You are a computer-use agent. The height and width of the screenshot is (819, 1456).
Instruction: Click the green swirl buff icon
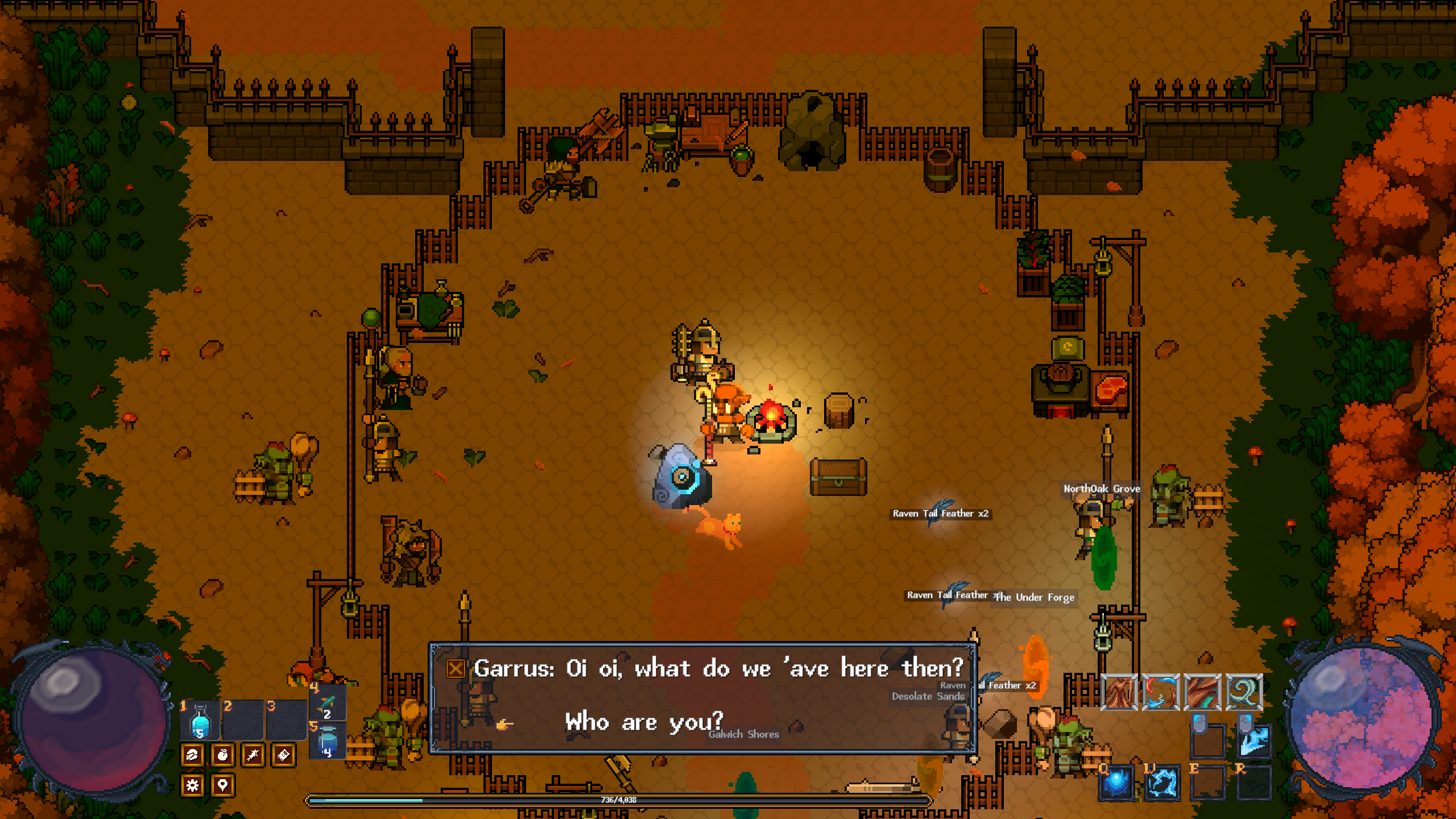(1244, 692)
